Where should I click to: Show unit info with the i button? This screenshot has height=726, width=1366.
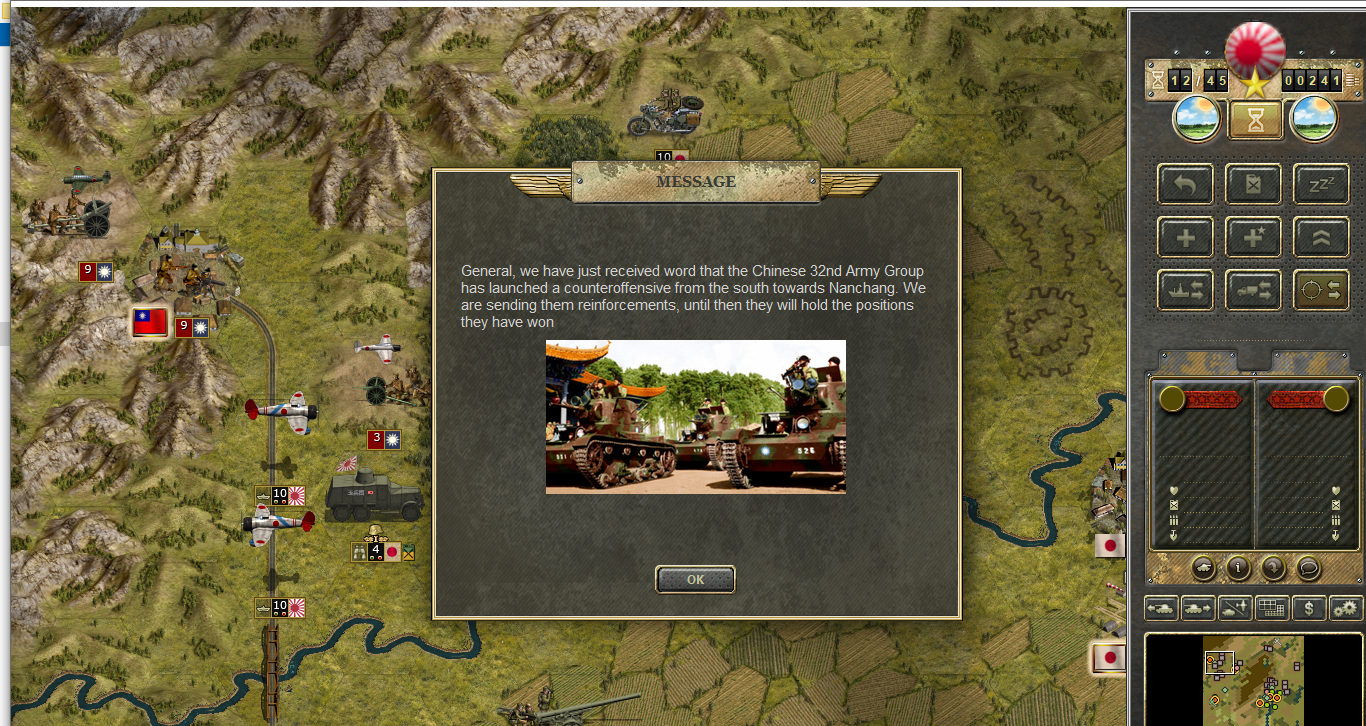1238,568
